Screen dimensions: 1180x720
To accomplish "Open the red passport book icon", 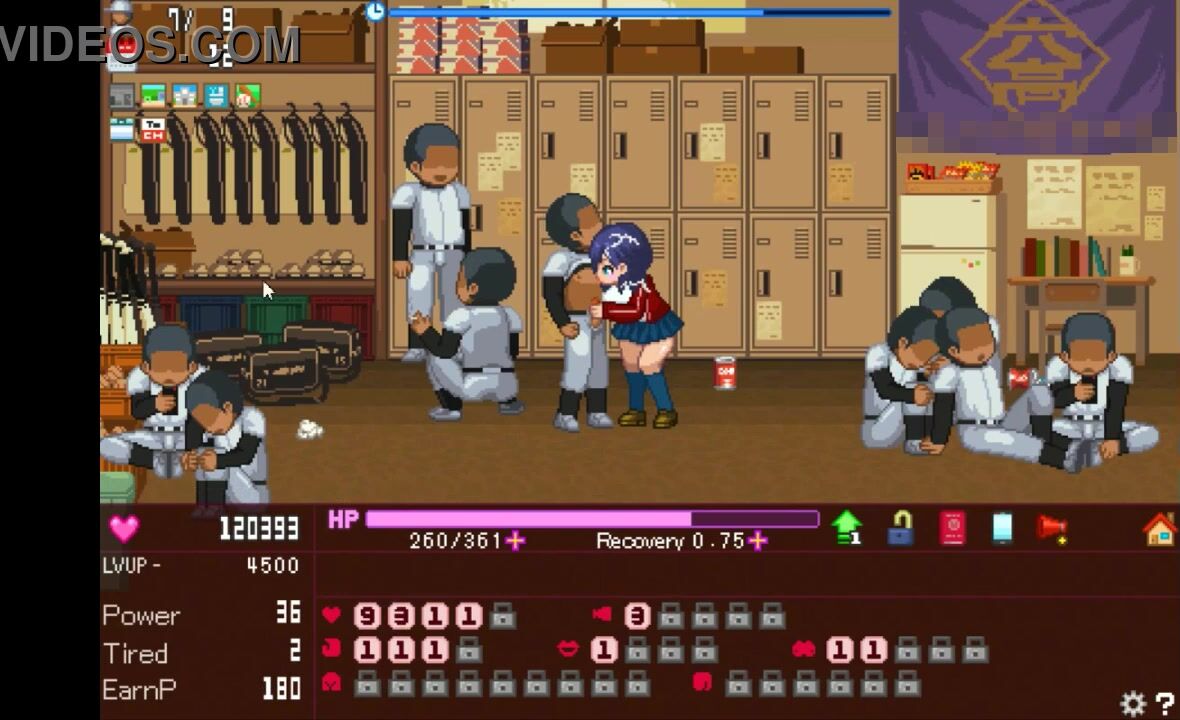I will tap(952, 528).
